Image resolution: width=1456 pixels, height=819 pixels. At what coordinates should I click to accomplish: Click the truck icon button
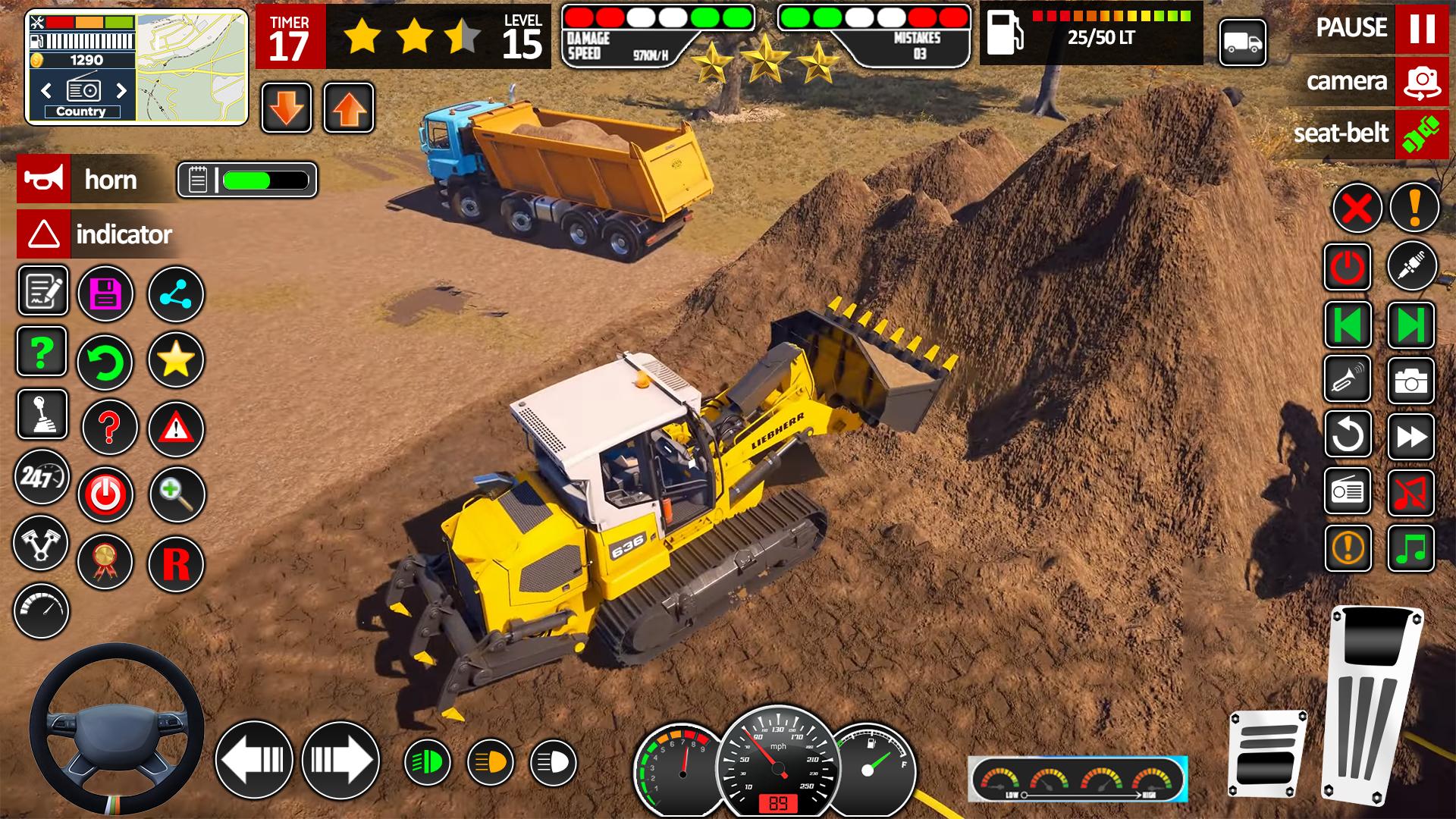click(1242, 42)
